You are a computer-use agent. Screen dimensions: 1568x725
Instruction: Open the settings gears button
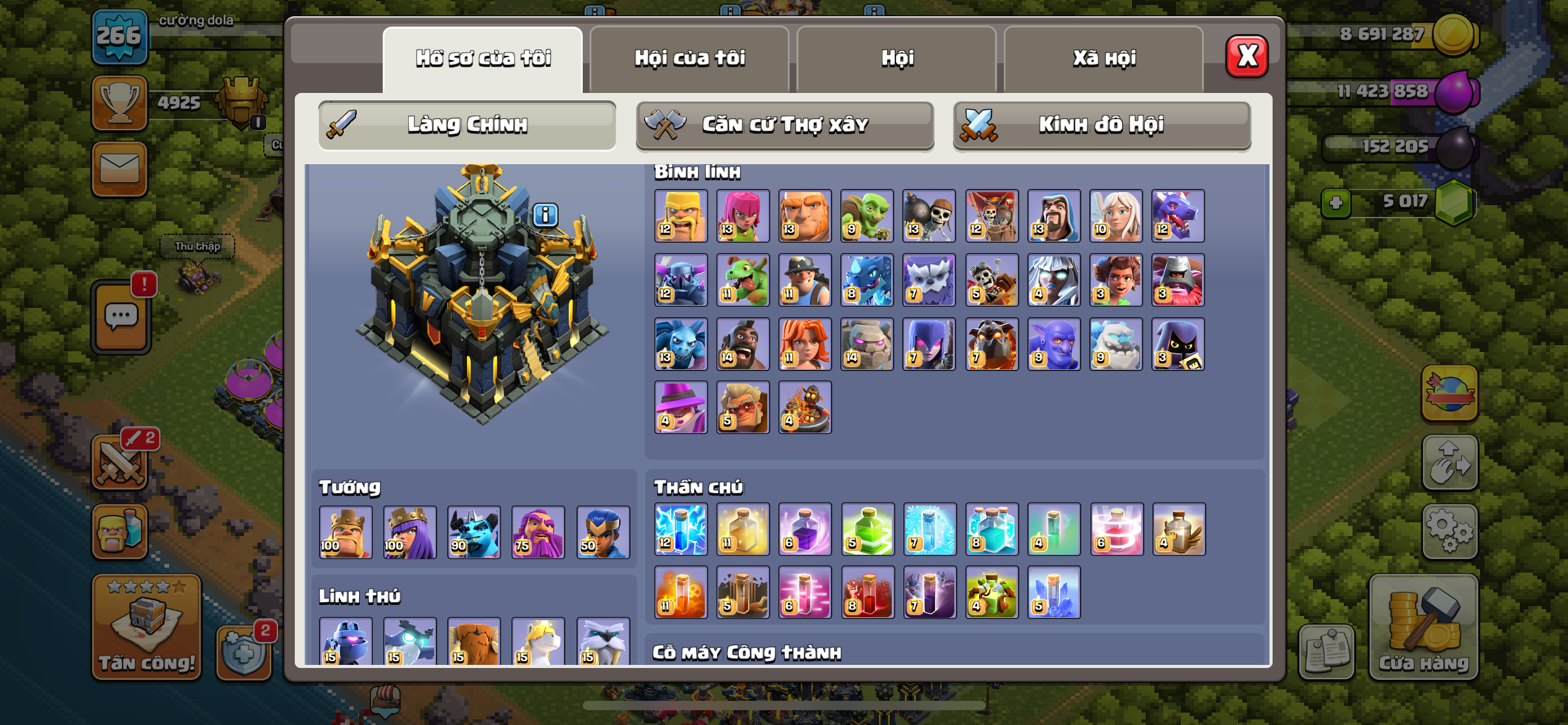1450,531
